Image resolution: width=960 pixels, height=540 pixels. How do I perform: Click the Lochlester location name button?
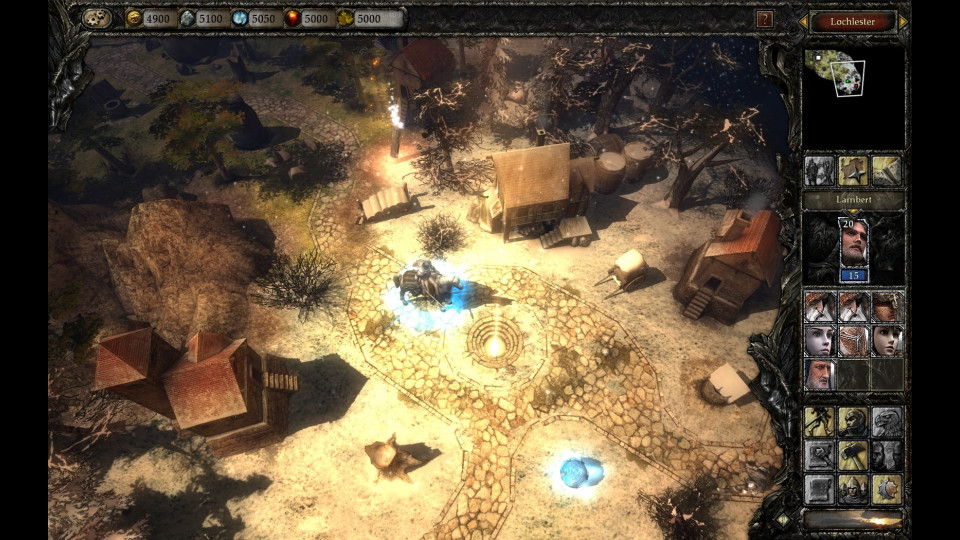coord(853,21)
